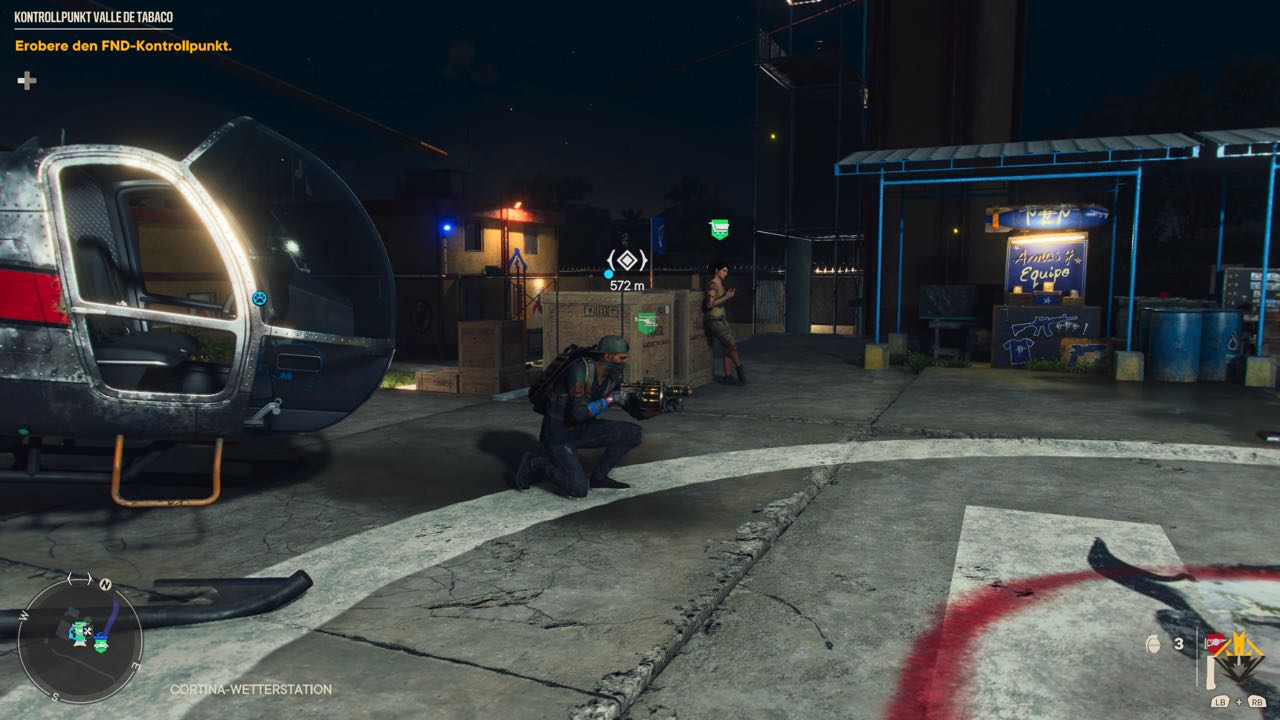Click the white plus icon under the objective
Screen dimensions: 1280x720
tap(27, 81)
